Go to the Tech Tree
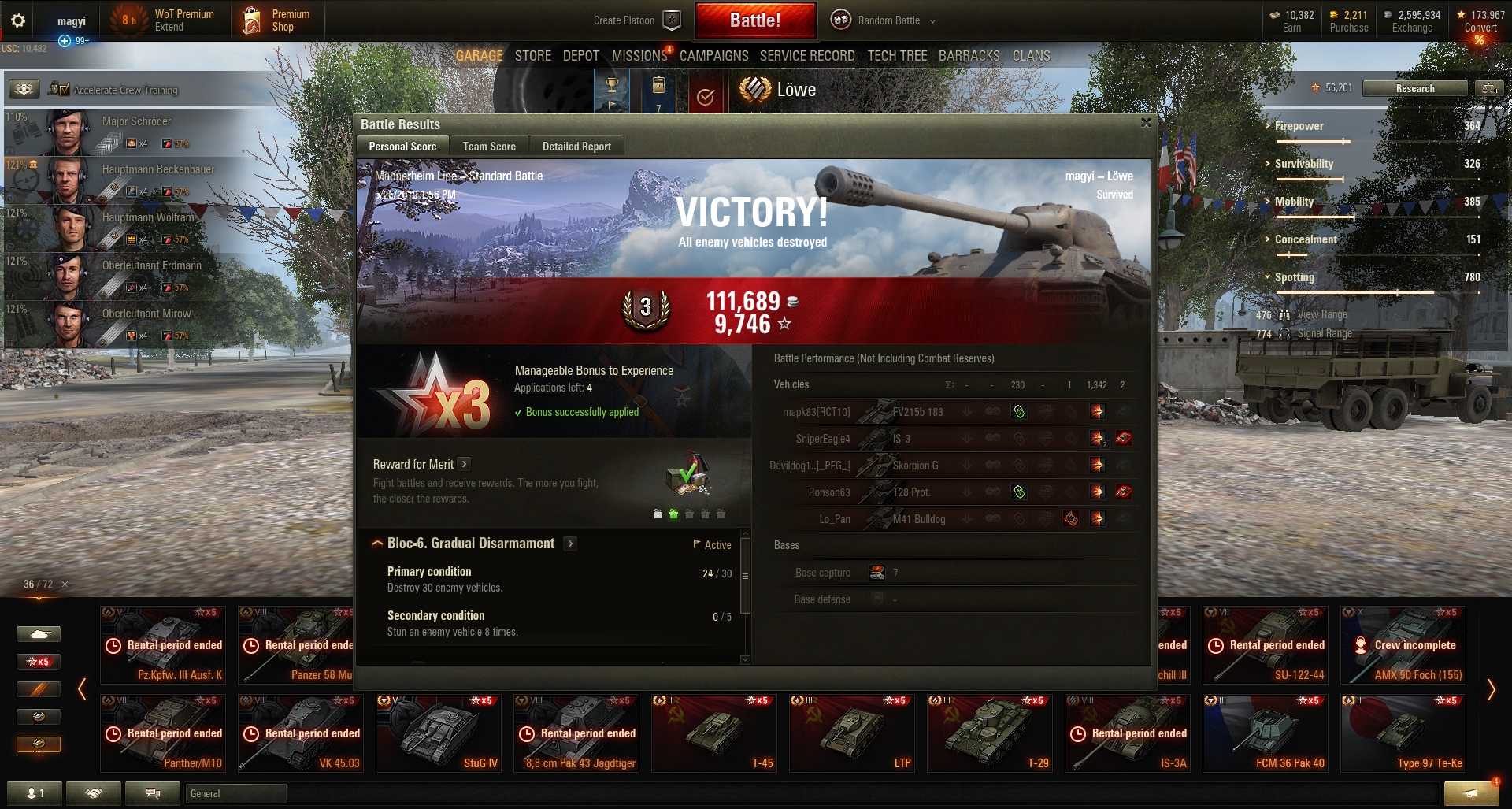The height and width of the screenshot is (809, 1512). tap(897, 56)
